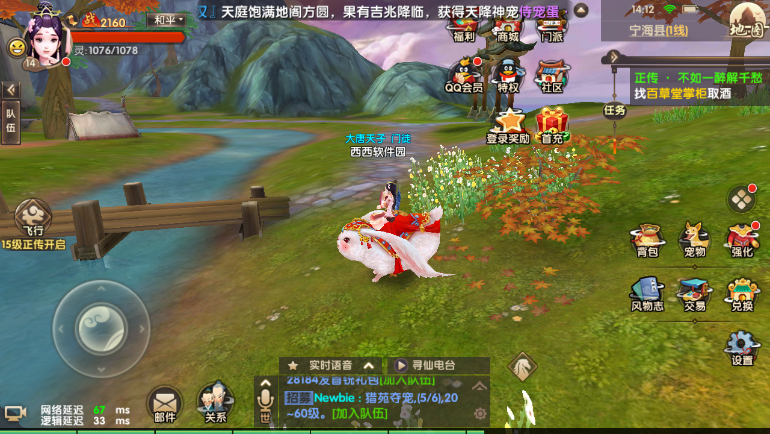
Task: Open the 强化 enhancement menu
Action: coord(741,239)
